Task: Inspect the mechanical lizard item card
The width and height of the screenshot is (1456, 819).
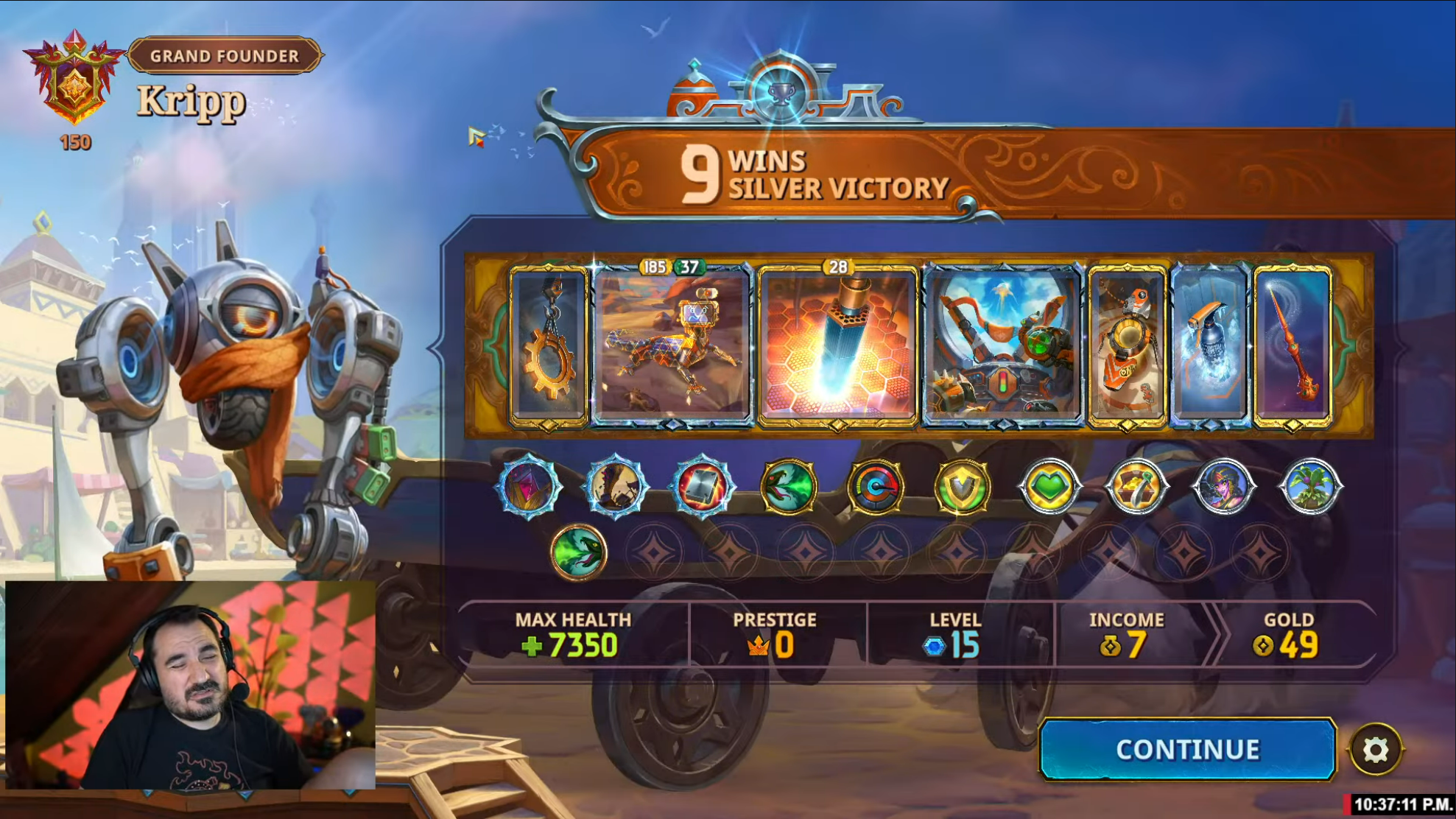Action: (672, 345)
